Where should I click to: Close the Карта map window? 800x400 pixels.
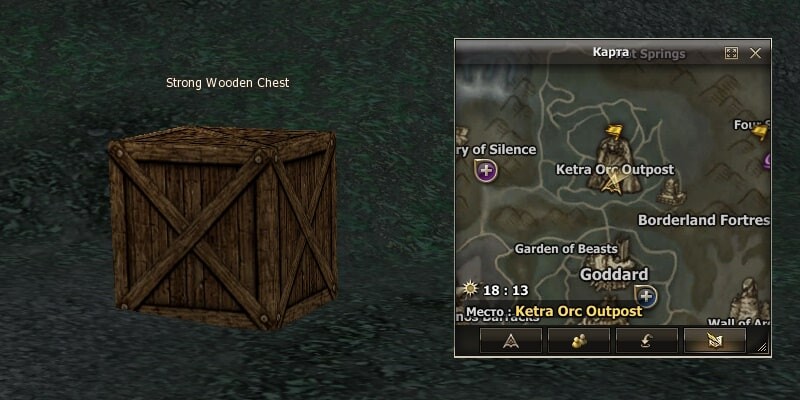click(756, 52)
